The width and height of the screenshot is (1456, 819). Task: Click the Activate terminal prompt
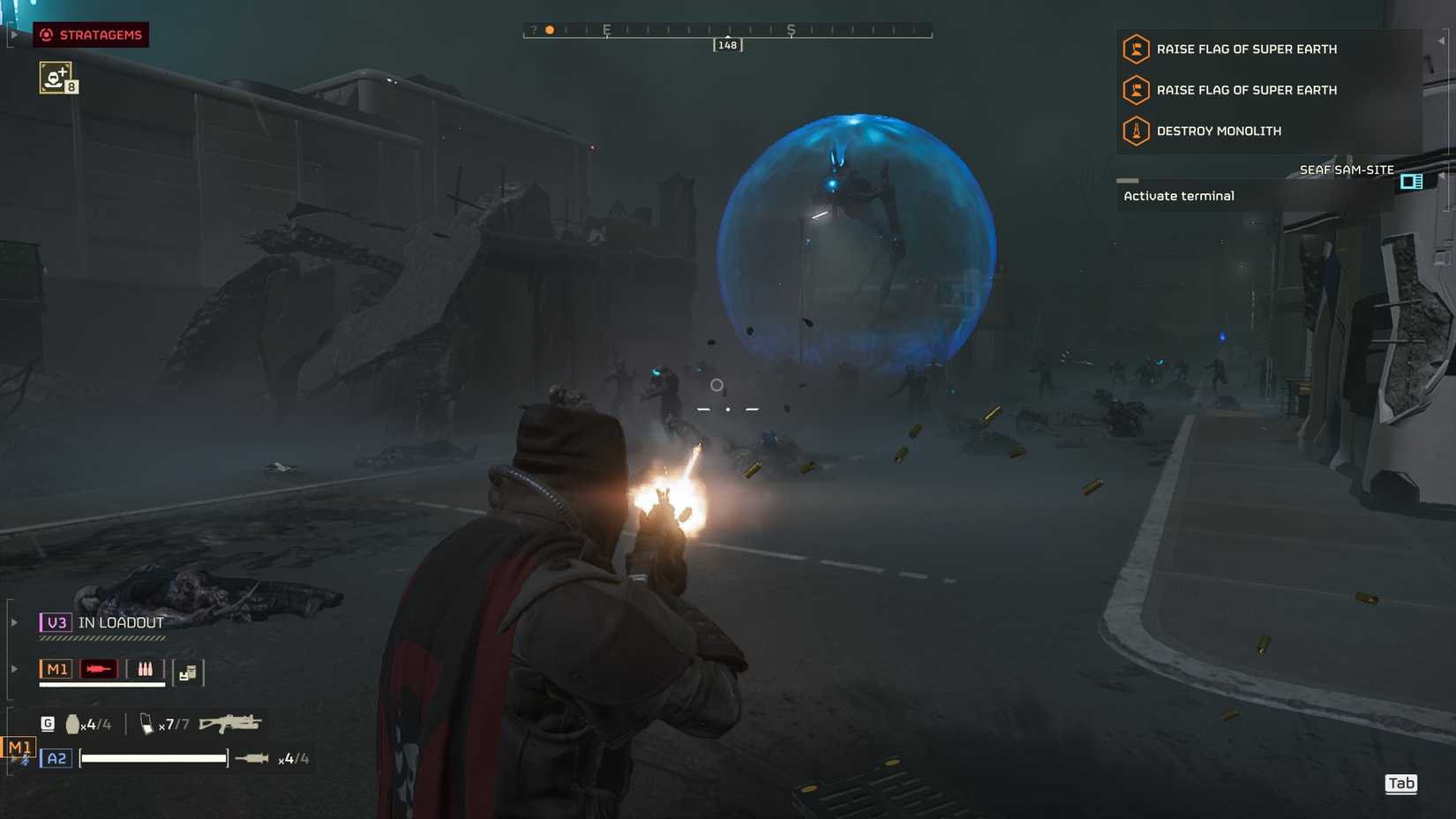pos(1179,196)
